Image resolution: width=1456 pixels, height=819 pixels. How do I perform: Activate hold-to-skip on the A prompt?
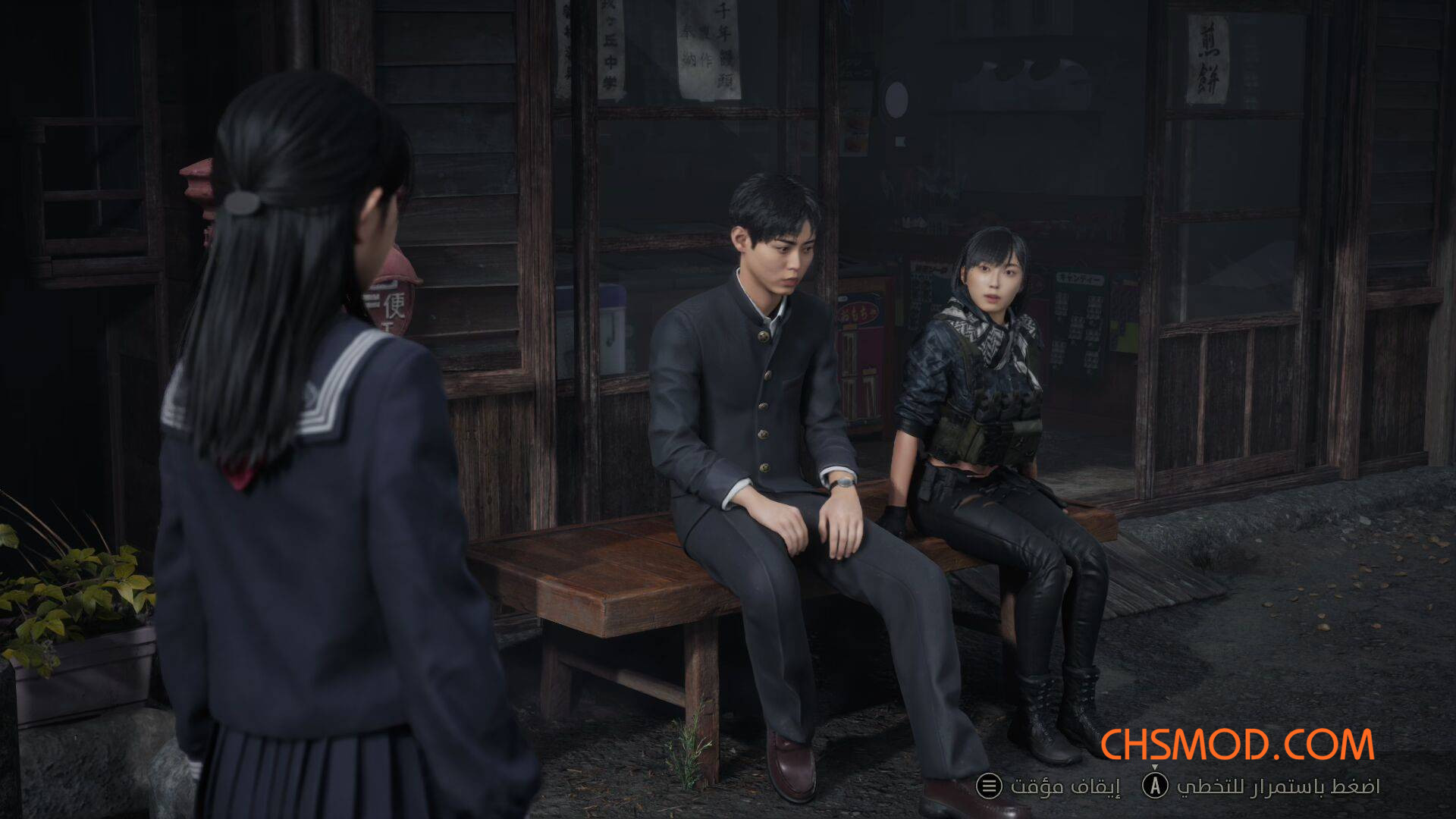[1155, 787]
